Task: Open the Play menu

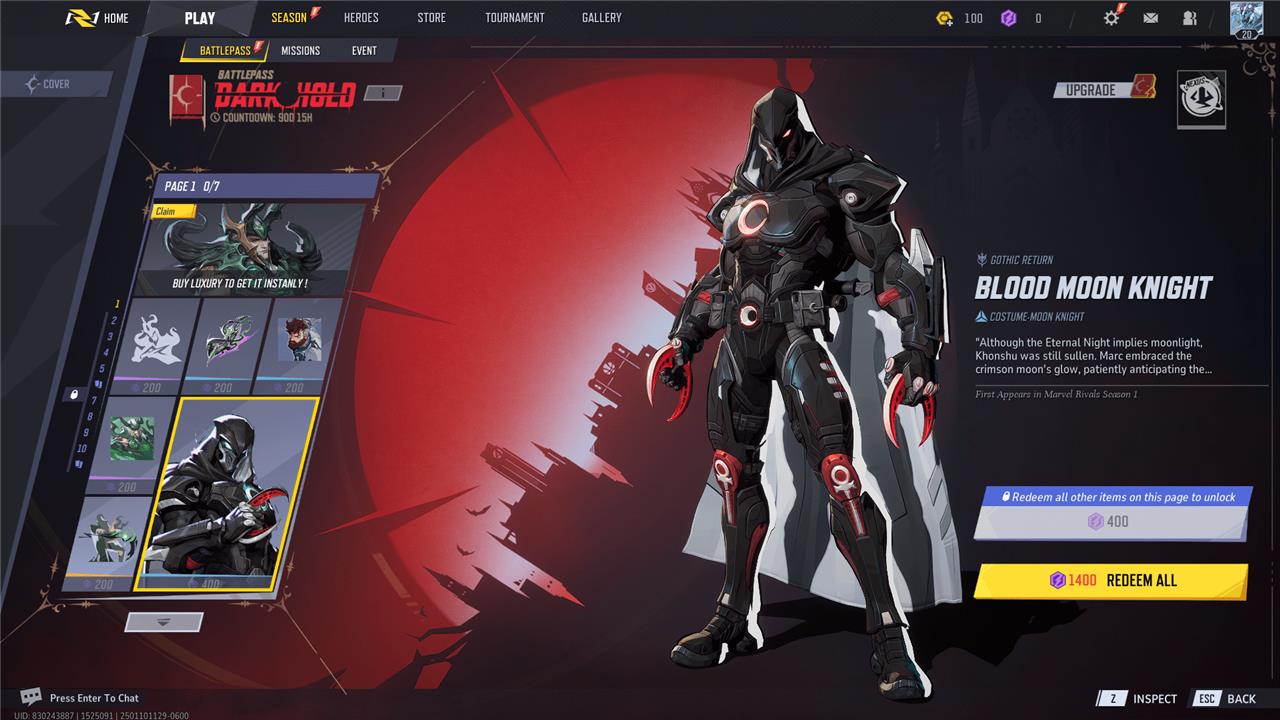Action: point(200,18)
